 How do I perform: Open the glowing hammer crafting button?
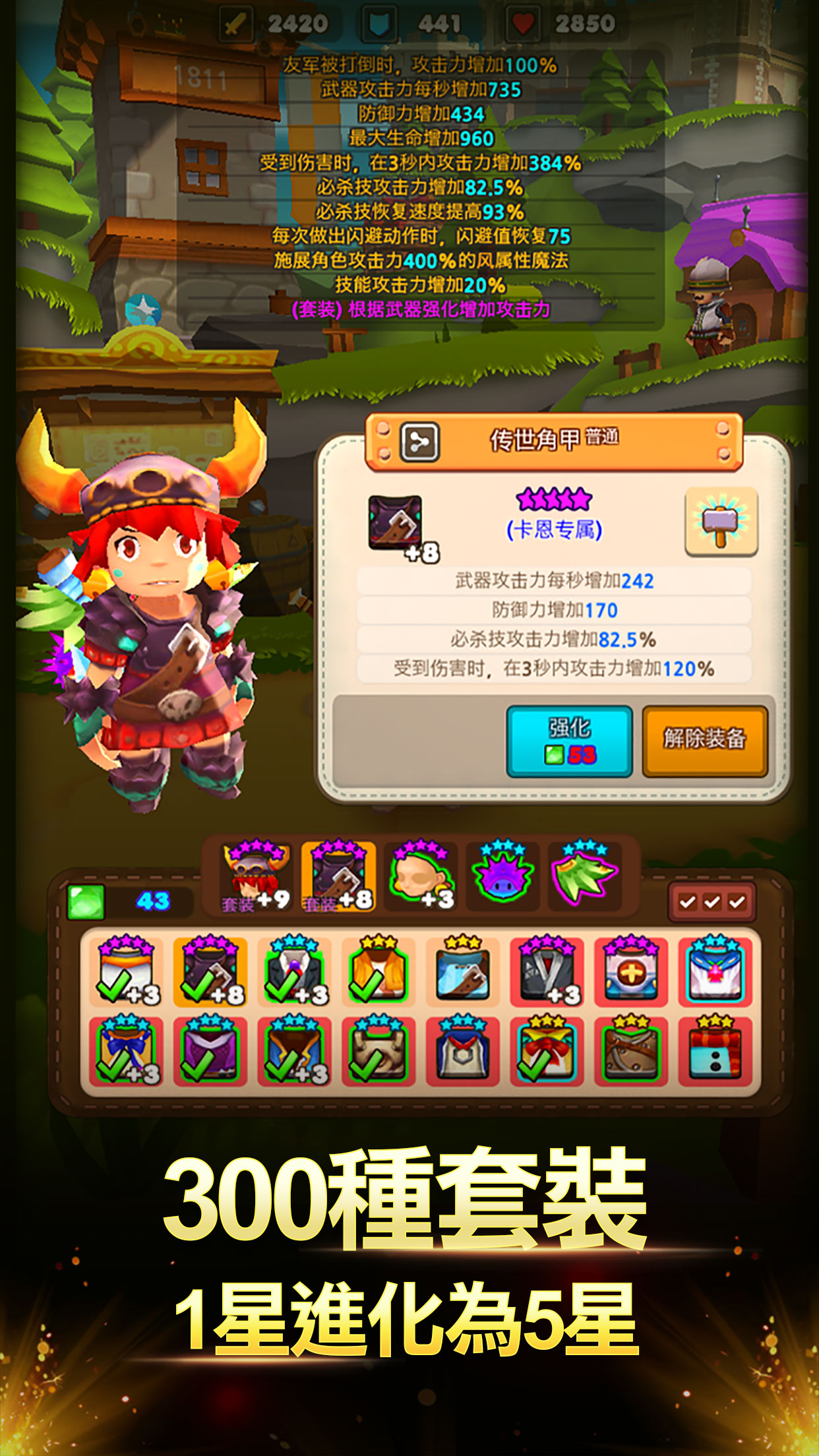tap(721, 522)
